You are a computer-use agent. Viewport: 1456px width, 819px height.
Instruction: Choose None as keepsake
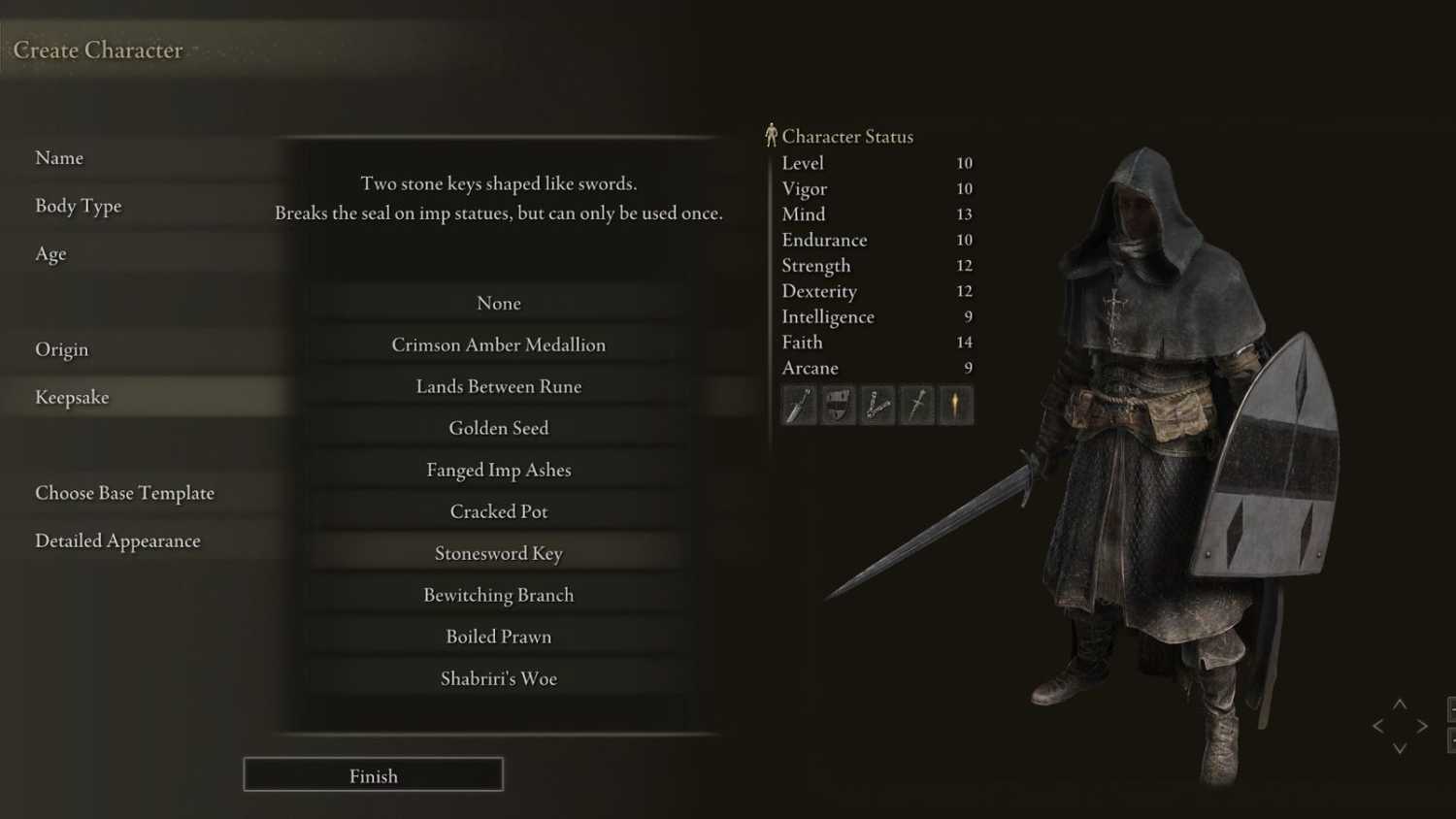pyautogui.click(x=499, y=303)
